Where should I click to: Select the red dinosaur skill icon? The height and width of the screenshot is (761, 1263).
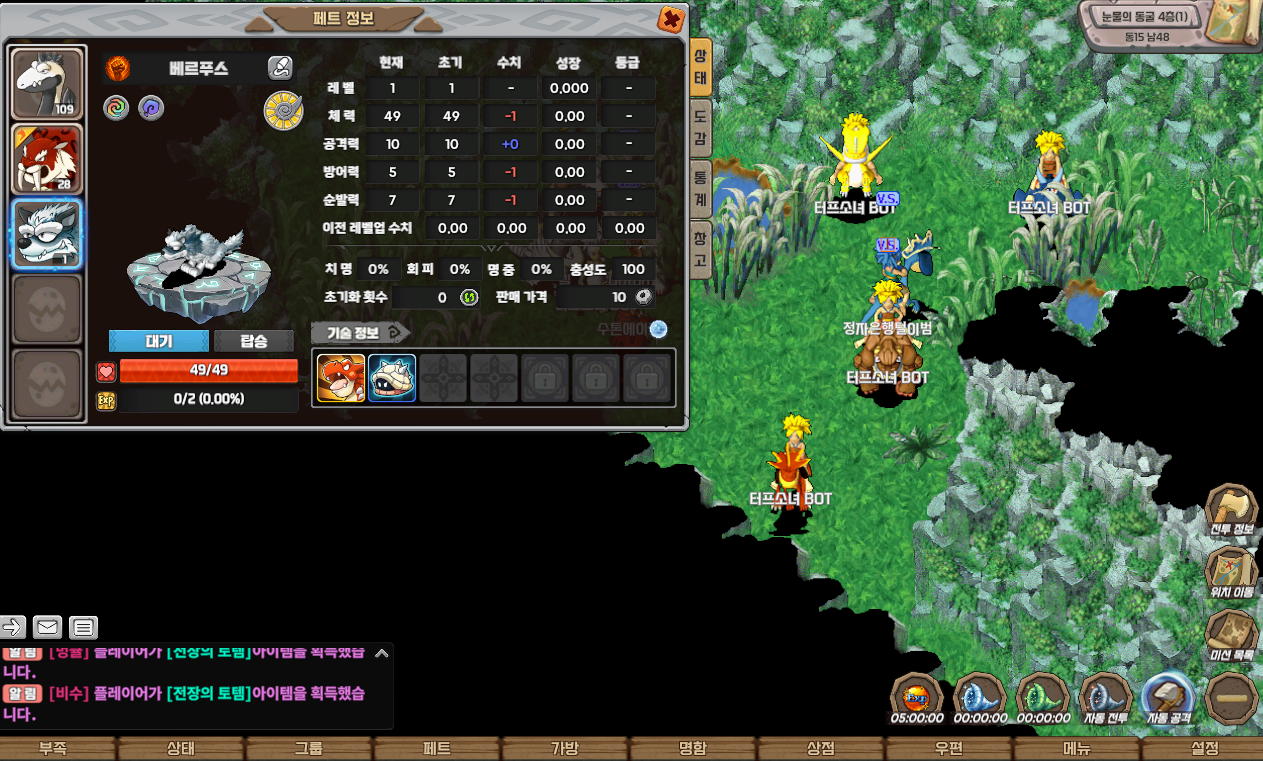click(341, 378)
